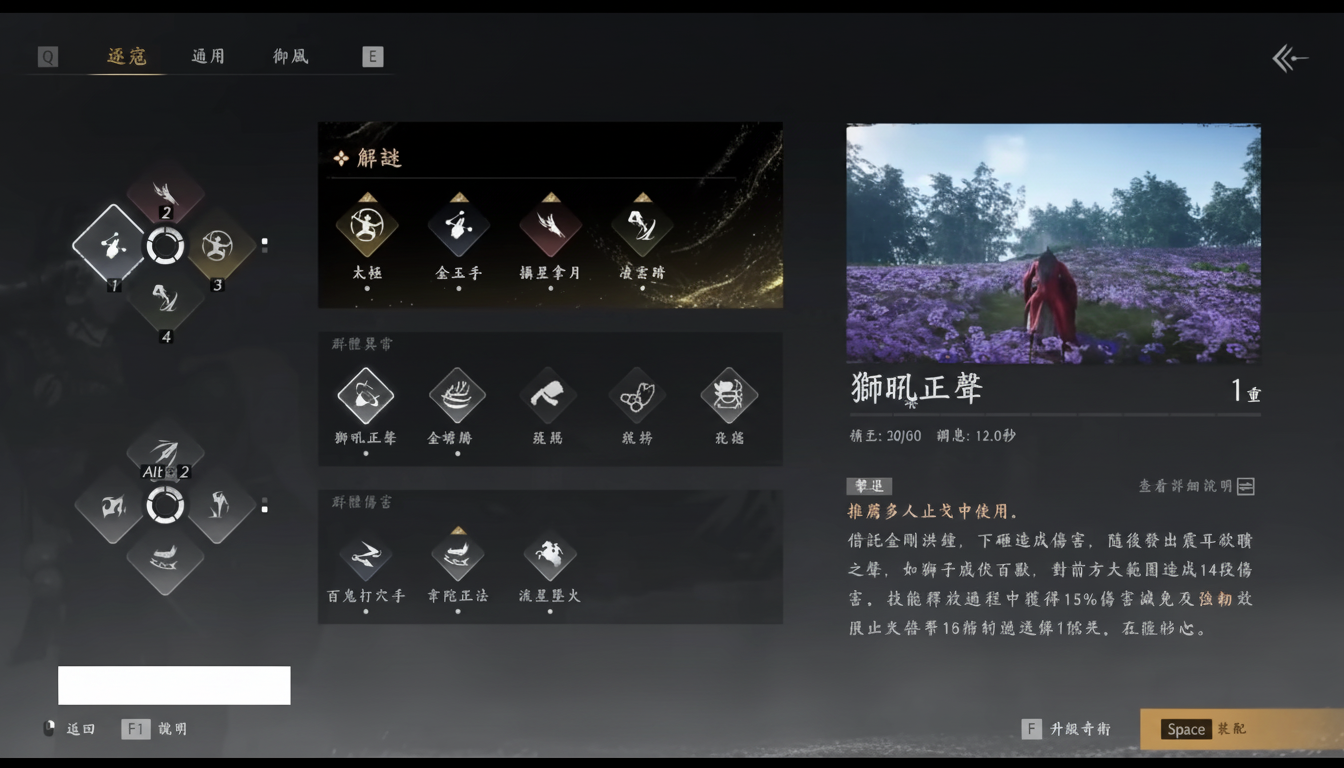Screen dimensions: 1344x768
Task: Select the 流星墜火 skill icon
Action: pos(549,556)
